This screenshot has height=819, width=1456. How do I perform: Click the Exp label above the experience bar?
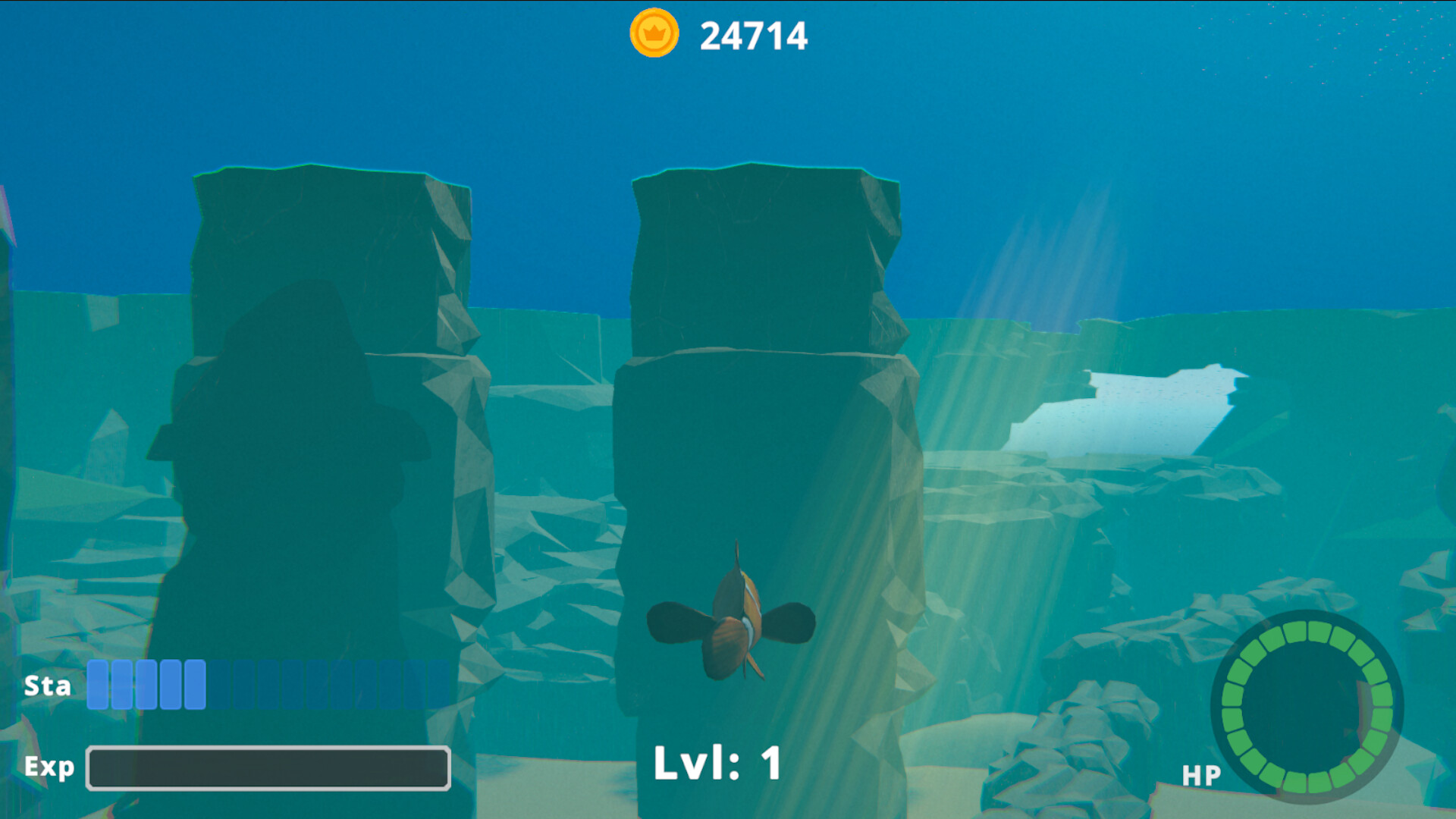point(49,767)
